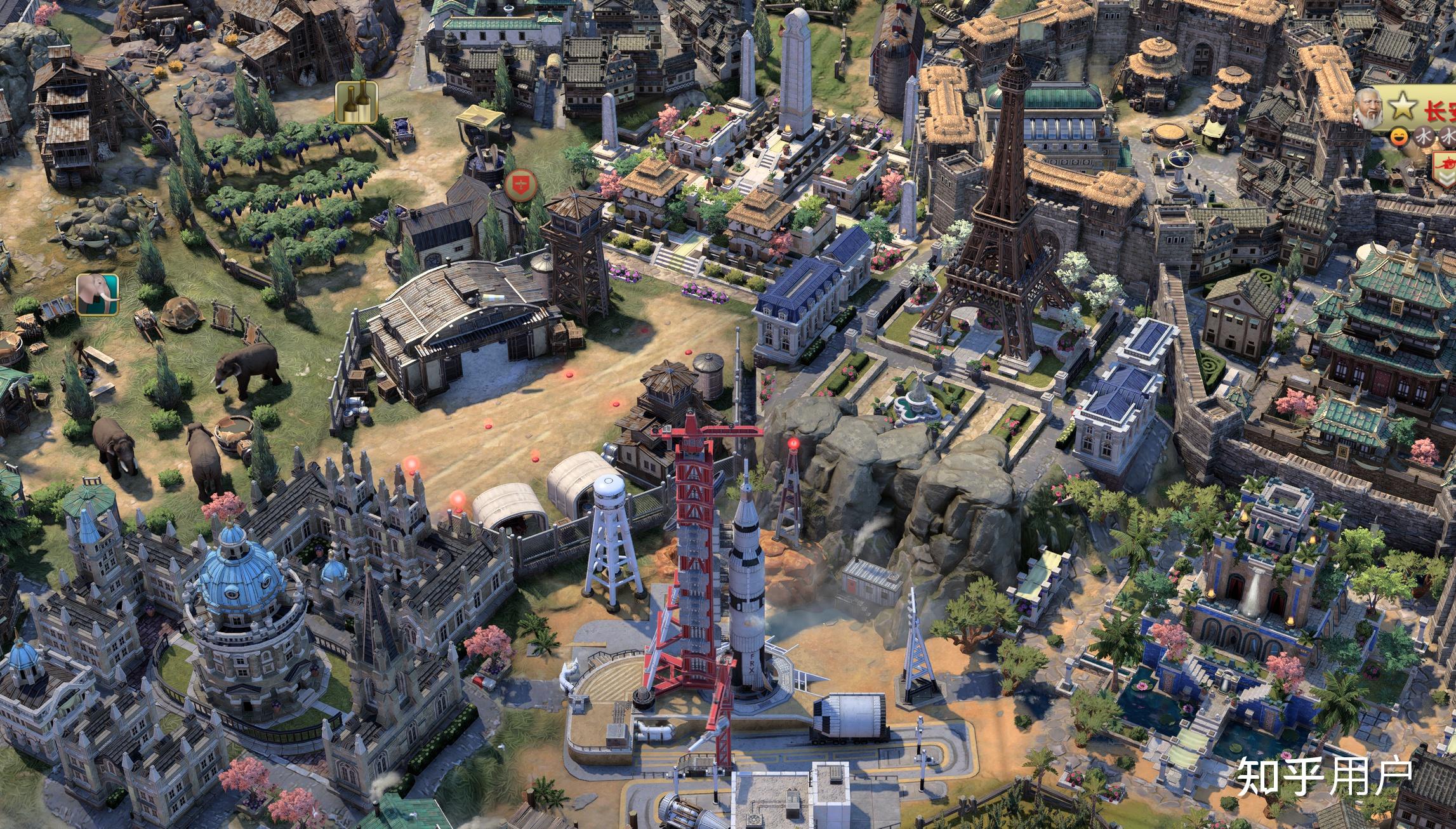Click the red shield aircraft unit badge
This screenshot has width=1456, height=829.
pos(521,185)
